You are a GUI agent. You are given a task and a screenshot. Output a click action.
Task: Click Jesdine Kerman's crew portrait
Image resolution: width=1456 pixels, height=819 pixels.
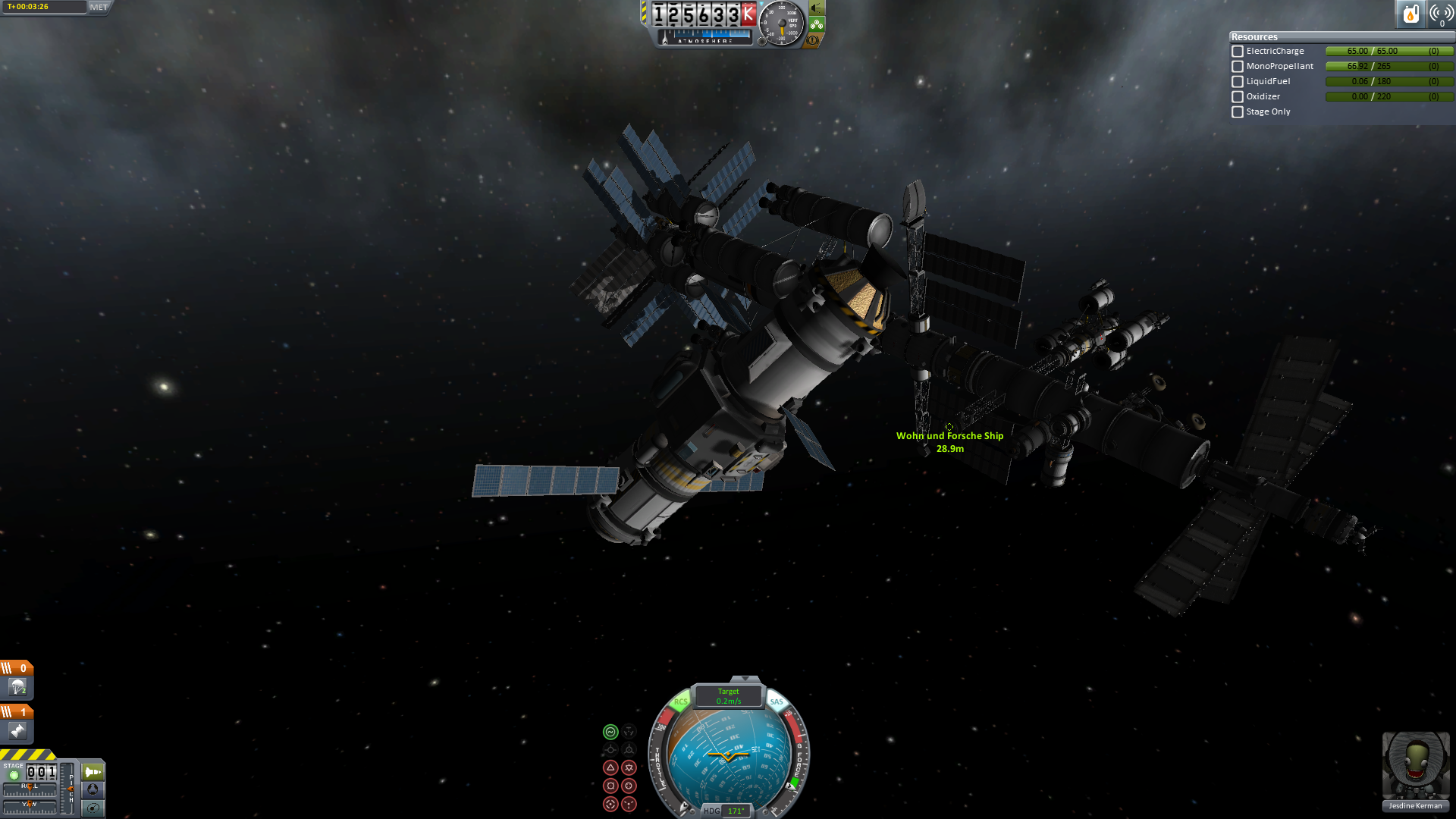click(1415, 766)
